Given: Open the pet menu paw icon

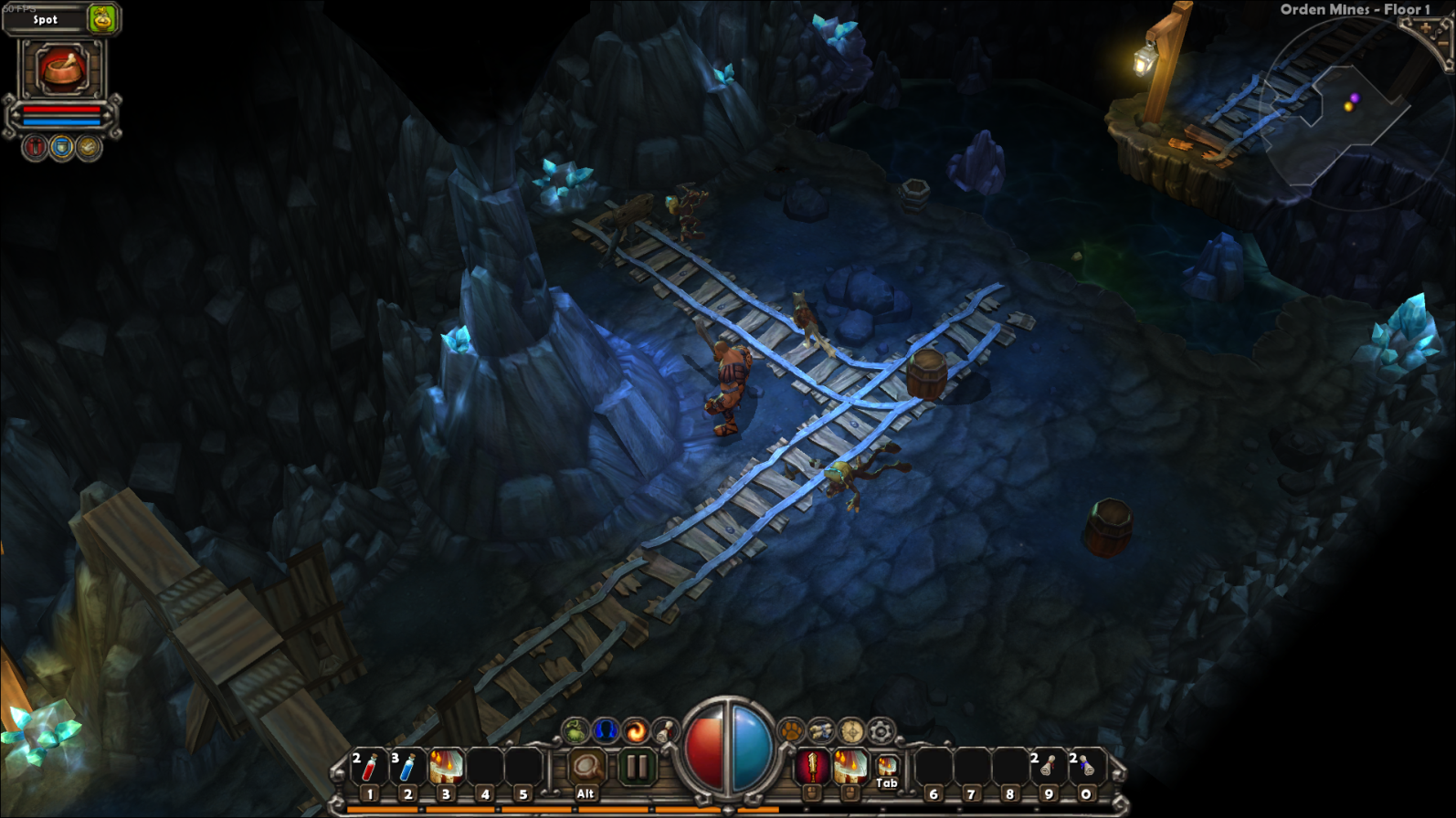Looking at the screenshot, I should tap(791, 730).
